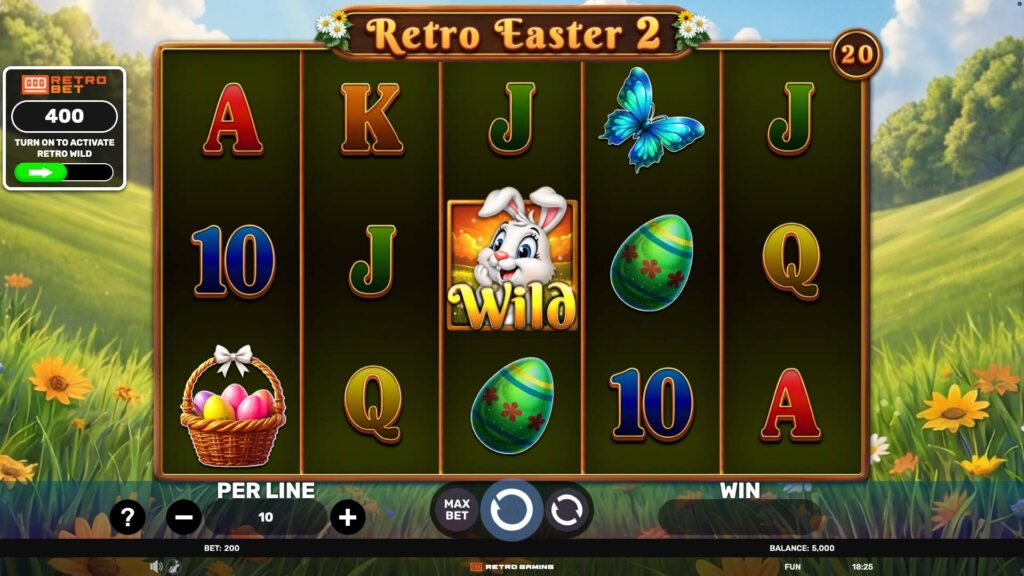The image size is (1024, 576).
Task: Open the autoplay spin option
Action: tap(566, 509)
